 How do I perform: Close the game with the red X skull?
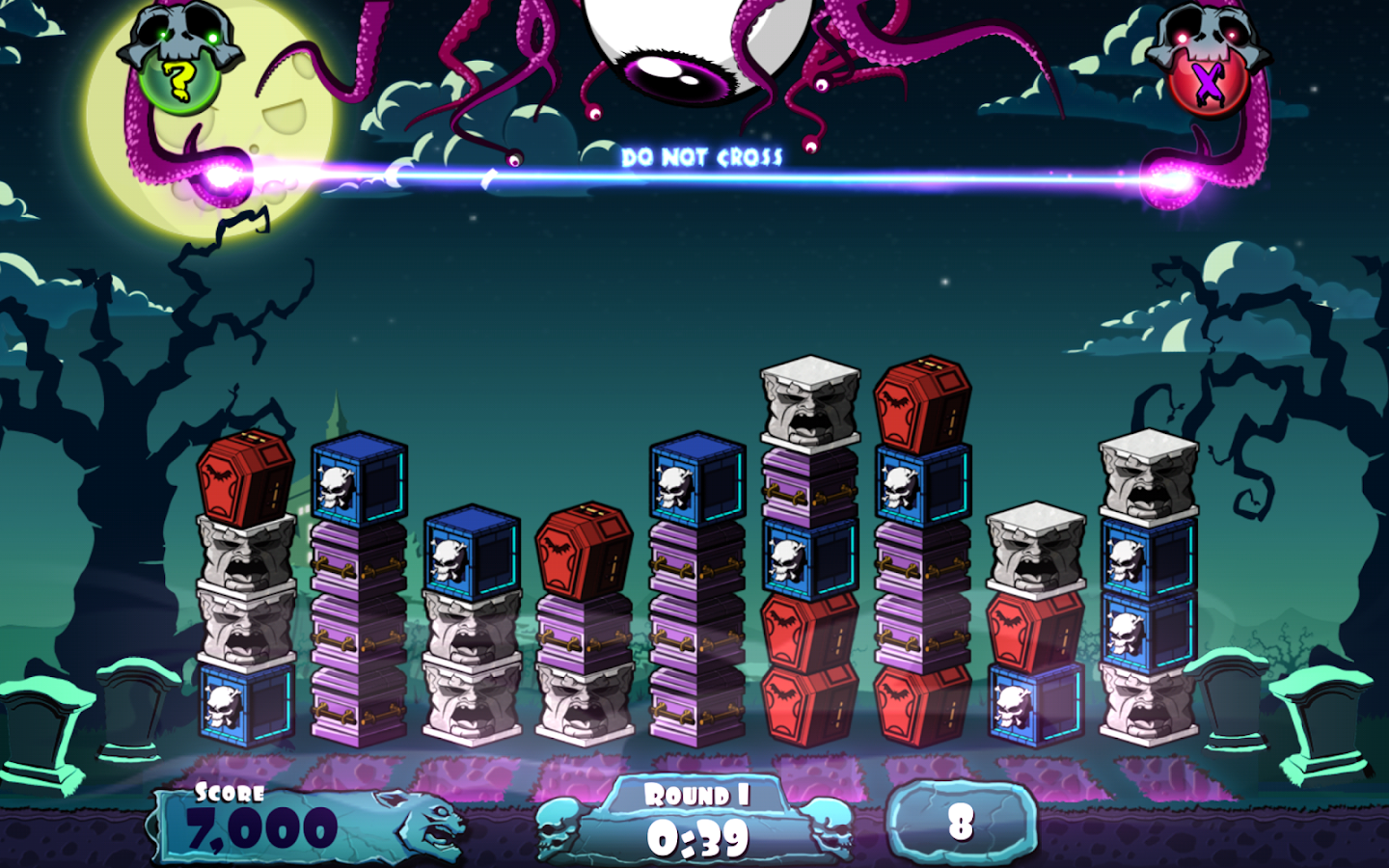1208,81
